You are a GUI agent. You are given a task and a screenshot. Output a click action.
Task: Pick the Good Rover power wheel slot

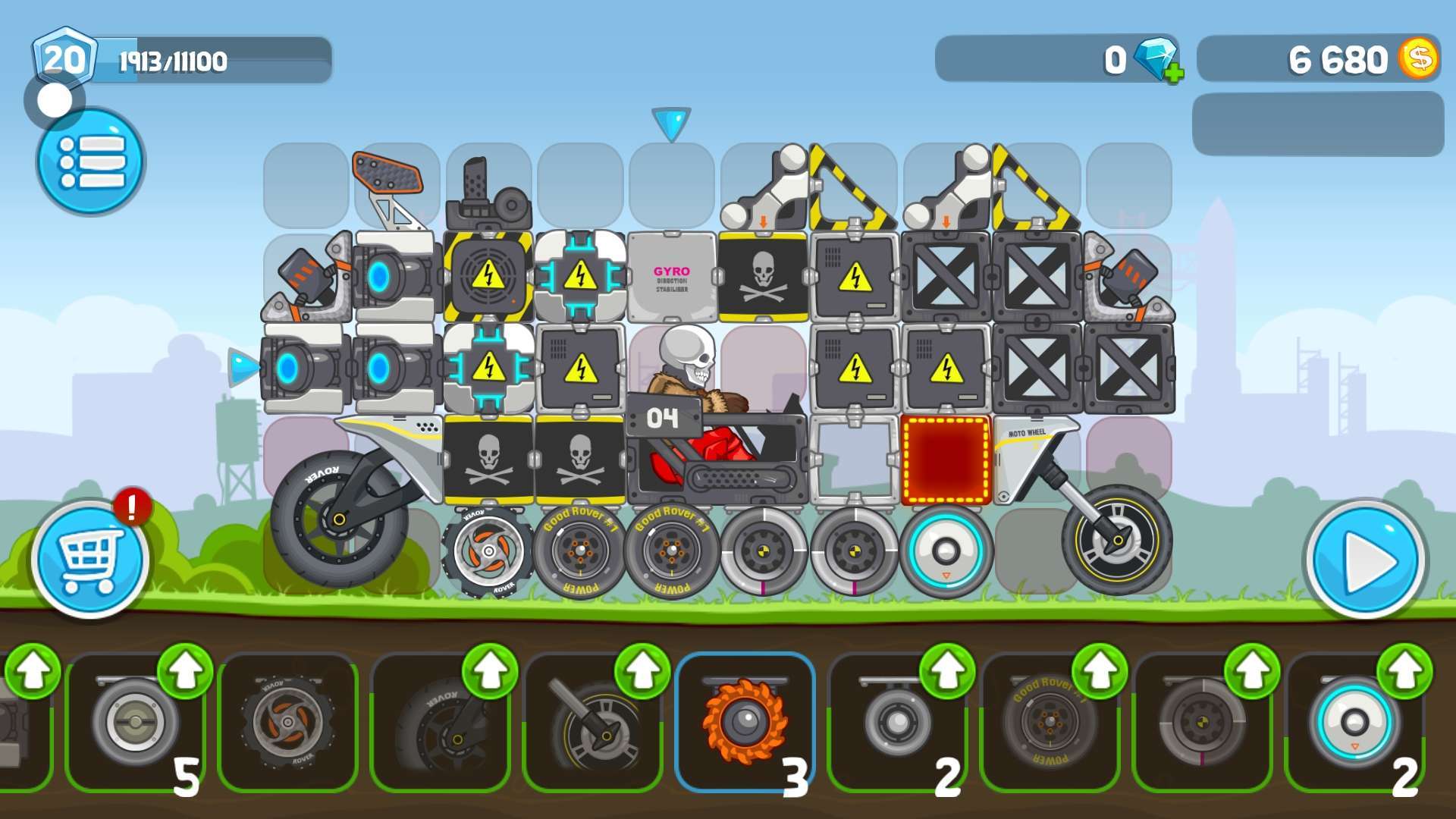(1050, 722)
